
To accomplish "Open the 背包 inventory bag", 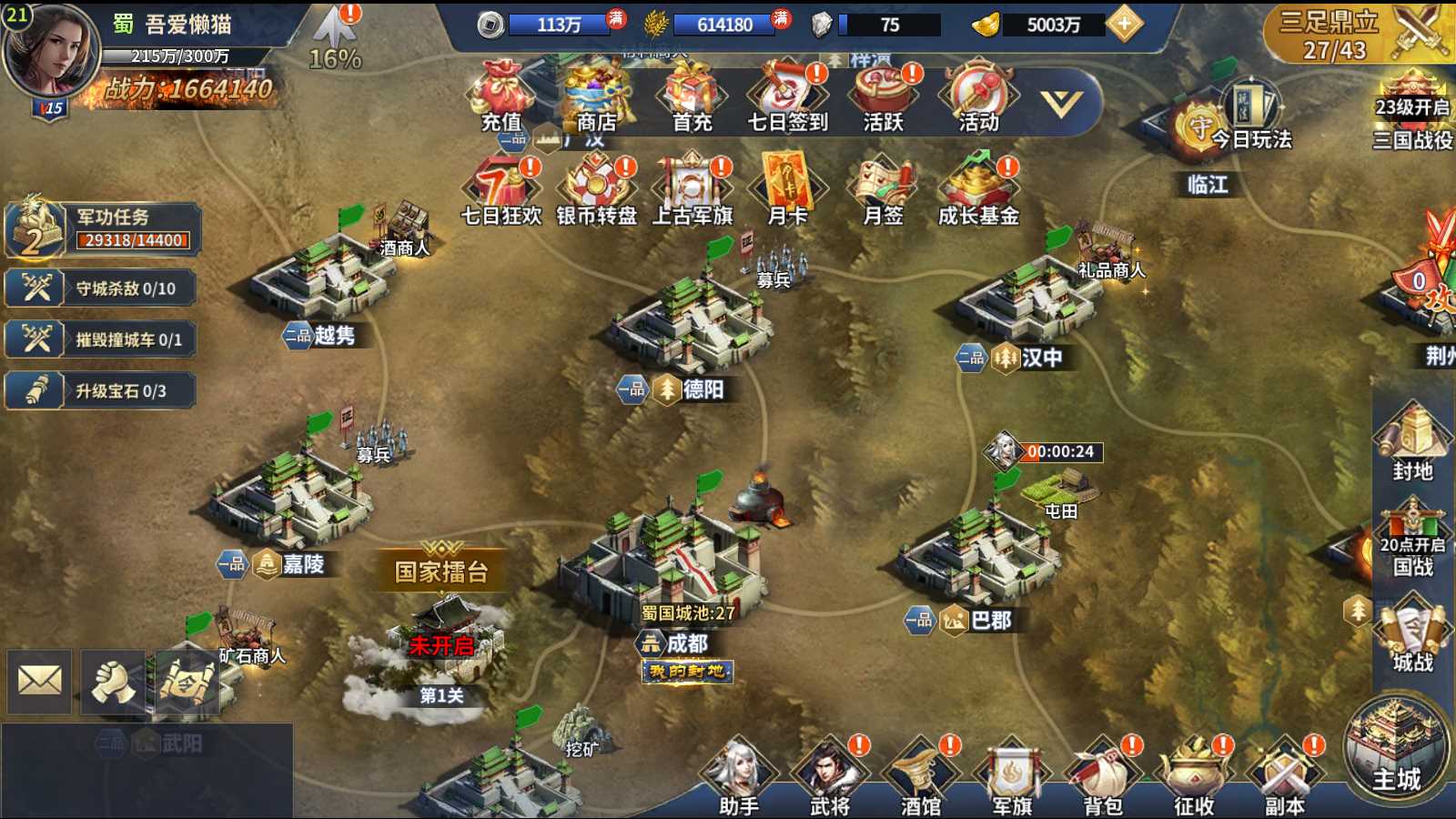I will click(x=1103, y=778).
